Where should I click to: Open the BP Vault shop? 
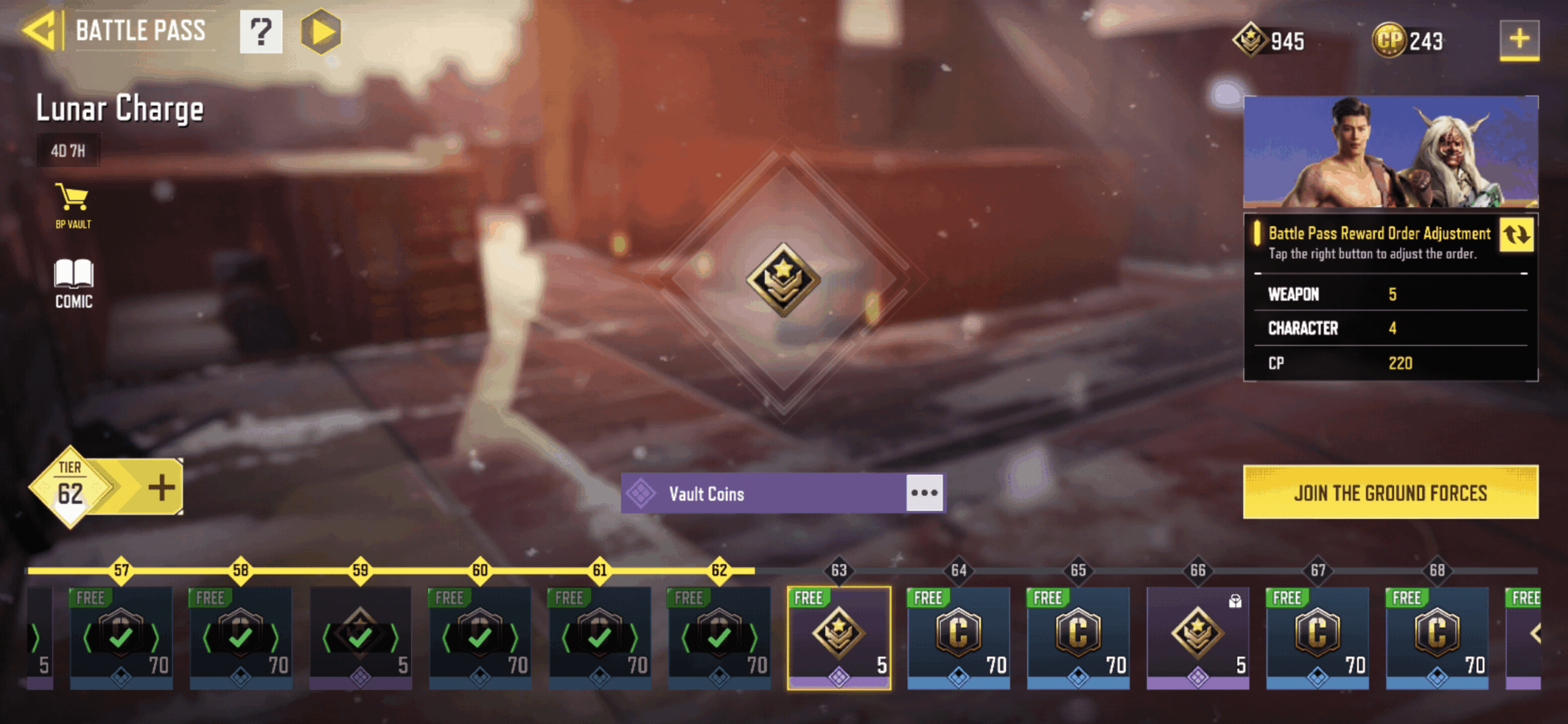73,206
